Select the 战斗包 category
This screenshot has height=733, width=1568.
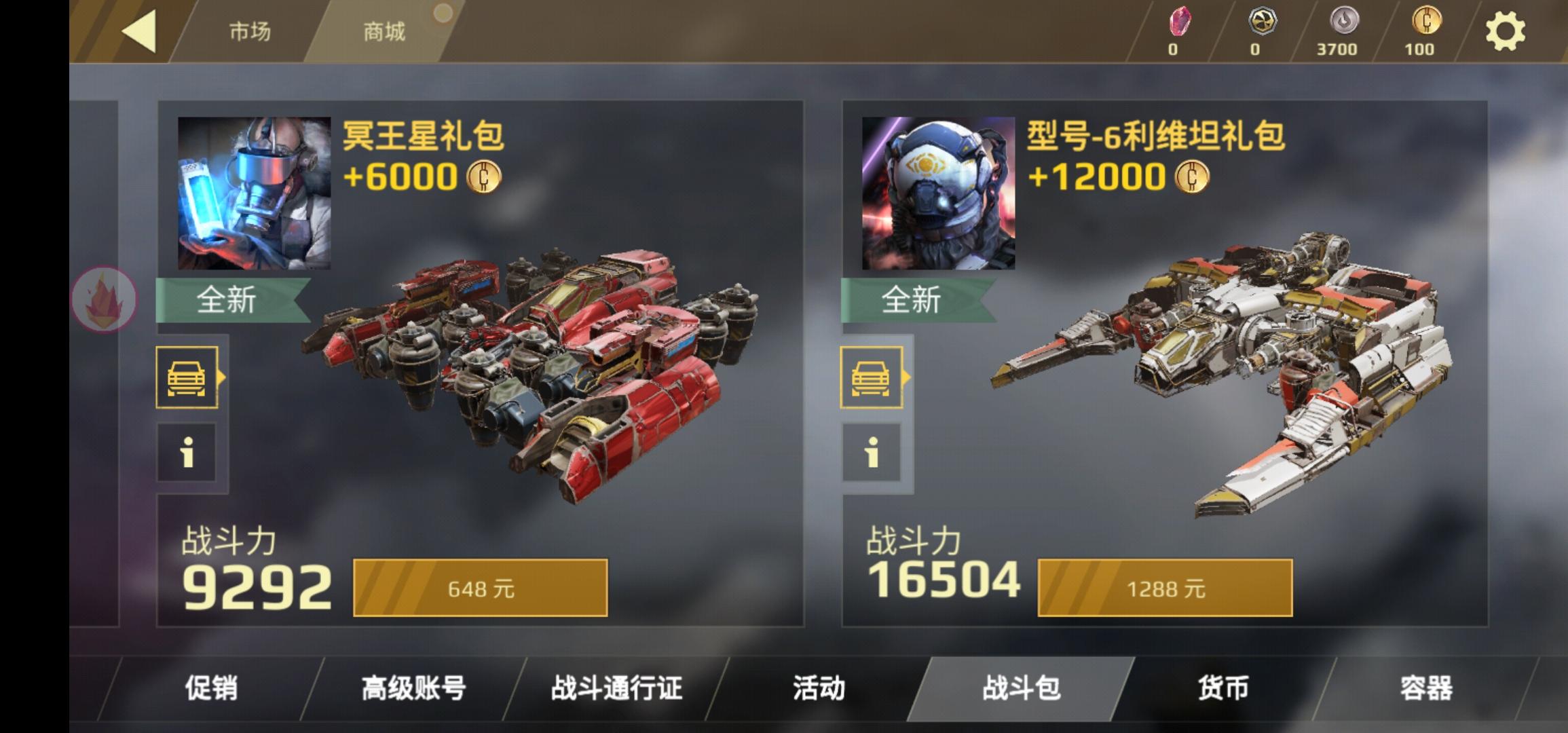coord(1021,688)
